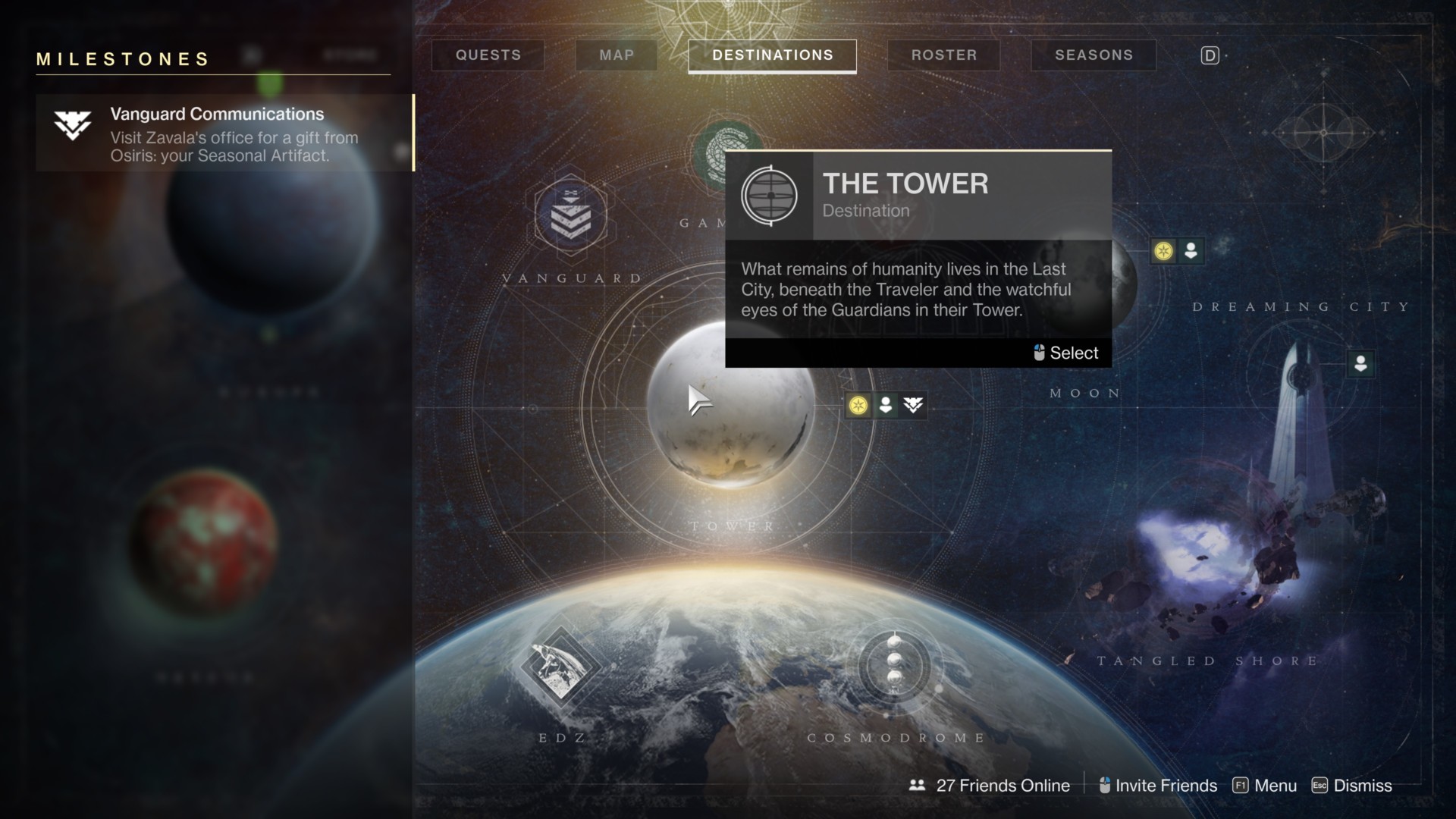Open the Seasons tab
Screen dimensions: 1456x819
[1094, 55]
